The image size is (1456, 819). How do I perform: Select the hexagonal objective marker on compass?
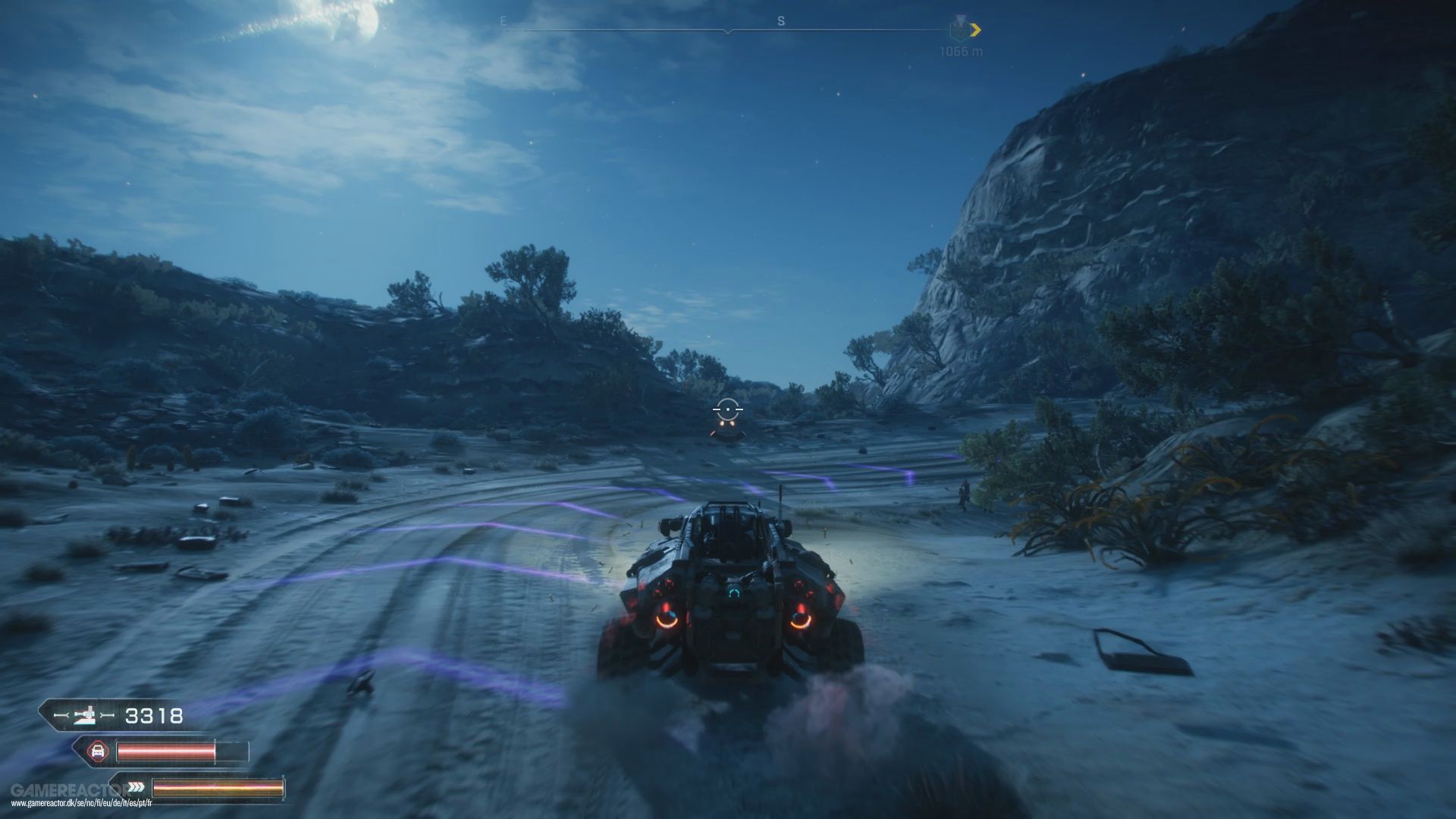point(960,30)
